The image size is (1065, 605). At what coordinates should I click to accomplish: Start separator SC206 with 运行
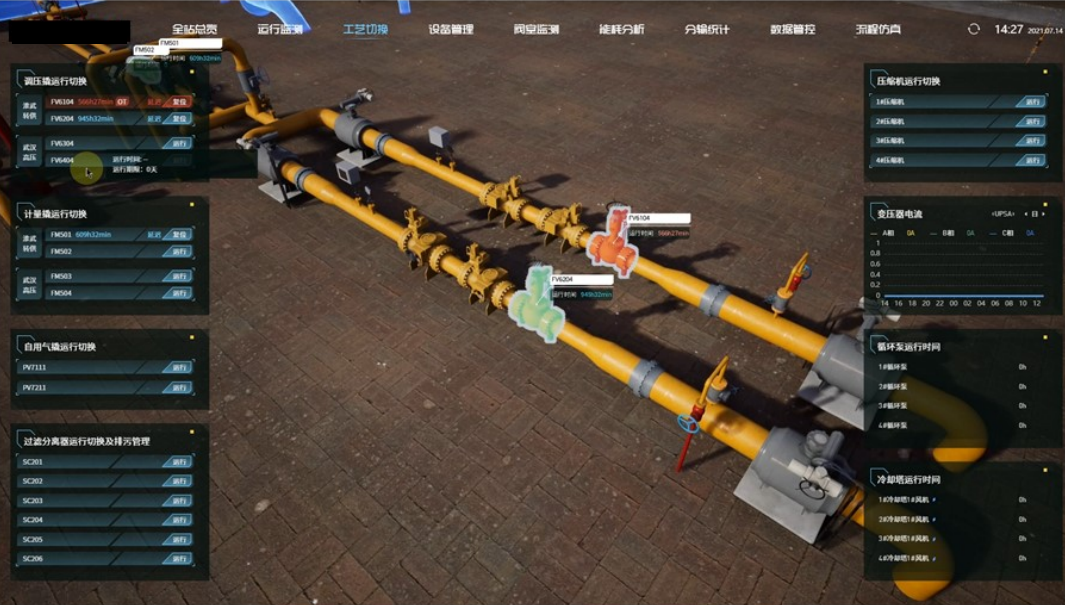pos(180,559)
